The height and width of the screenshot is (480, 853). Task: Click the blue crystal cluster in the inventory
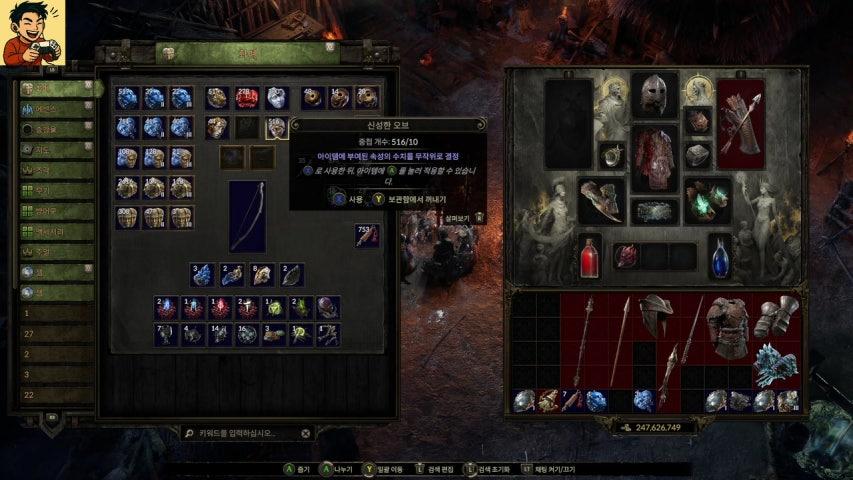775,364
